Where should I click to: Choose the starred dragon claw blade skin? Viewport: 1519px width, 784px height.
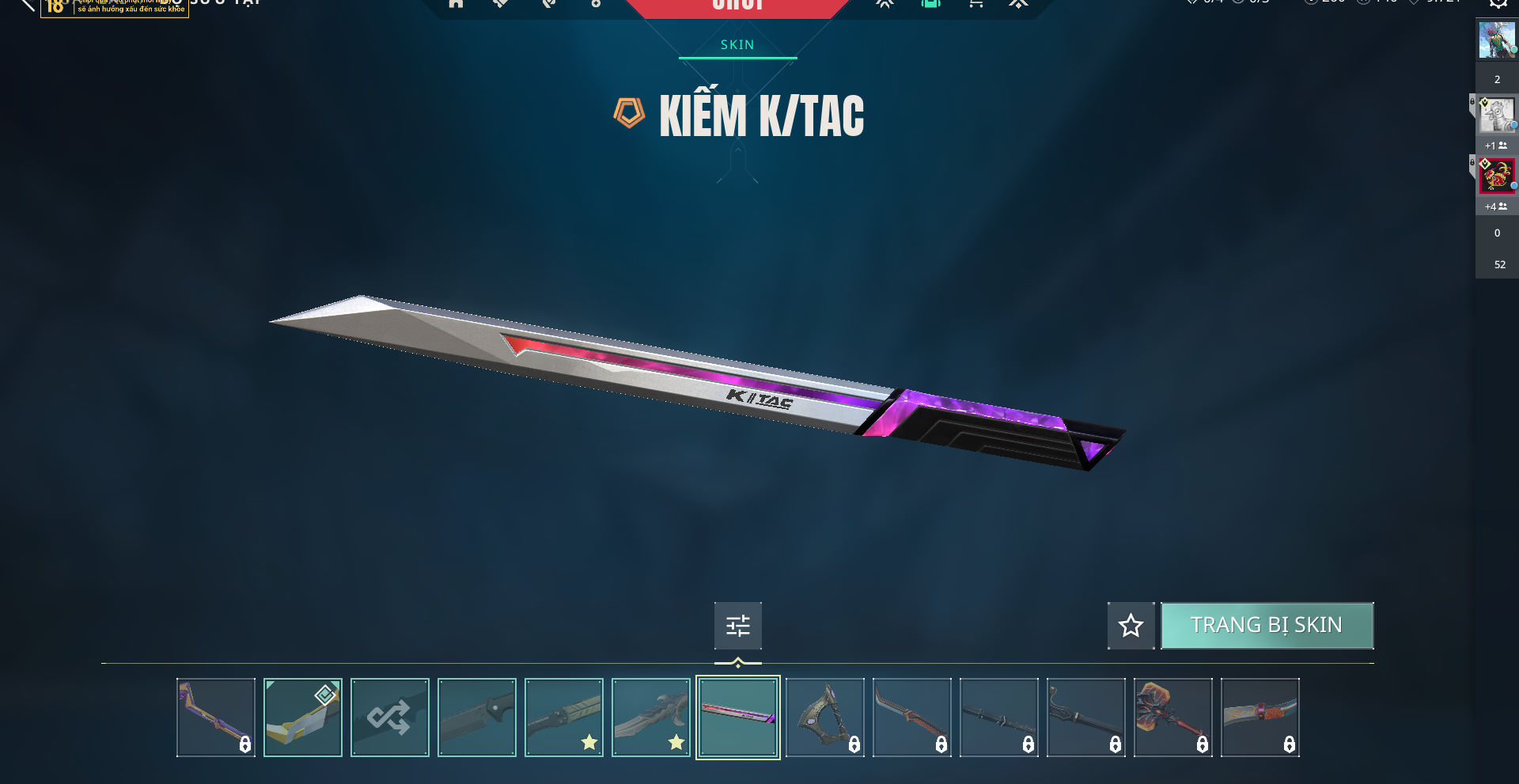tap(651, 718)
